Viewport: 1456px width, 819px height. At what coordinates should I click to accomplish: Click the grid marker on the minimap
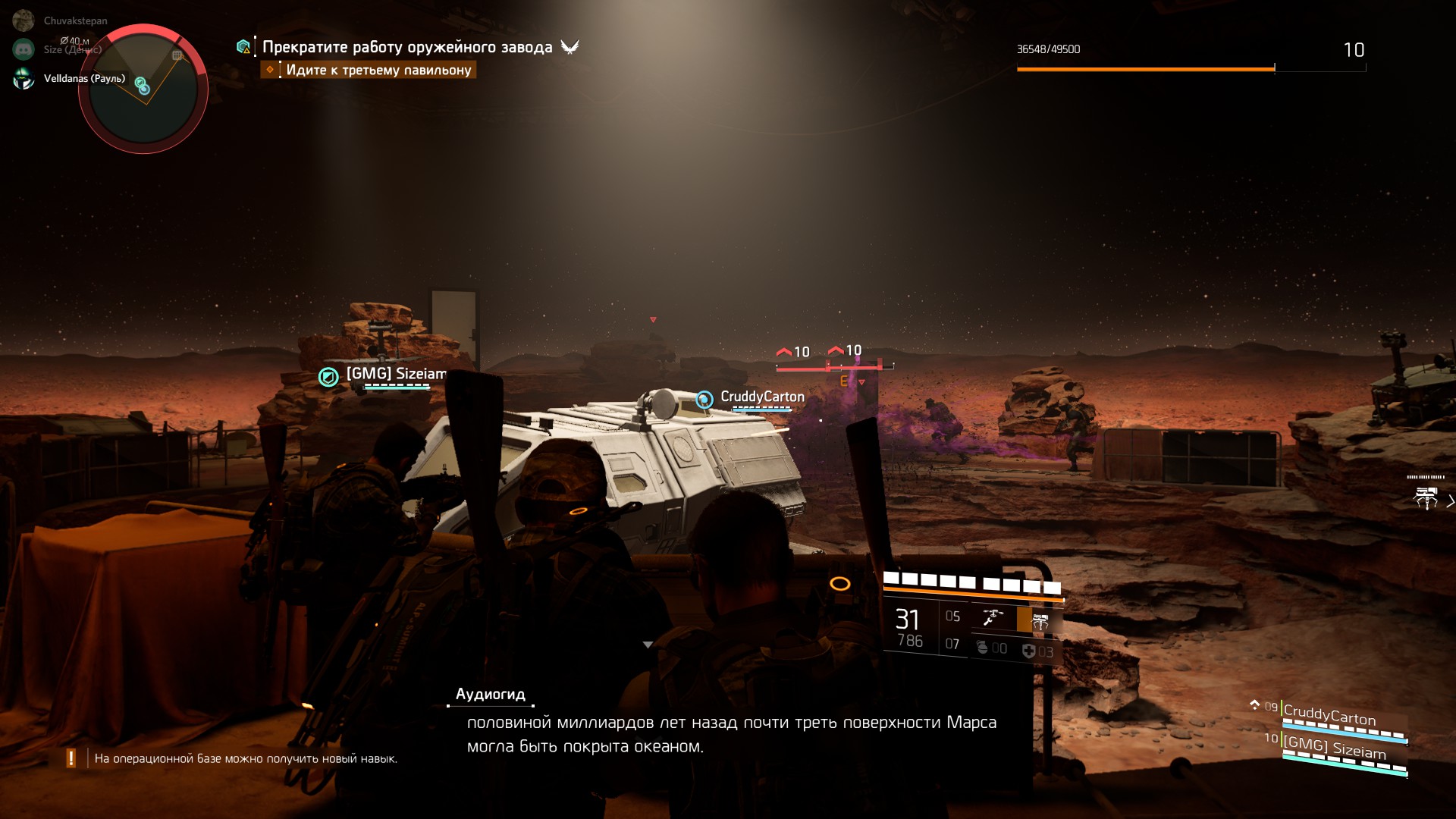coord(177,55)
